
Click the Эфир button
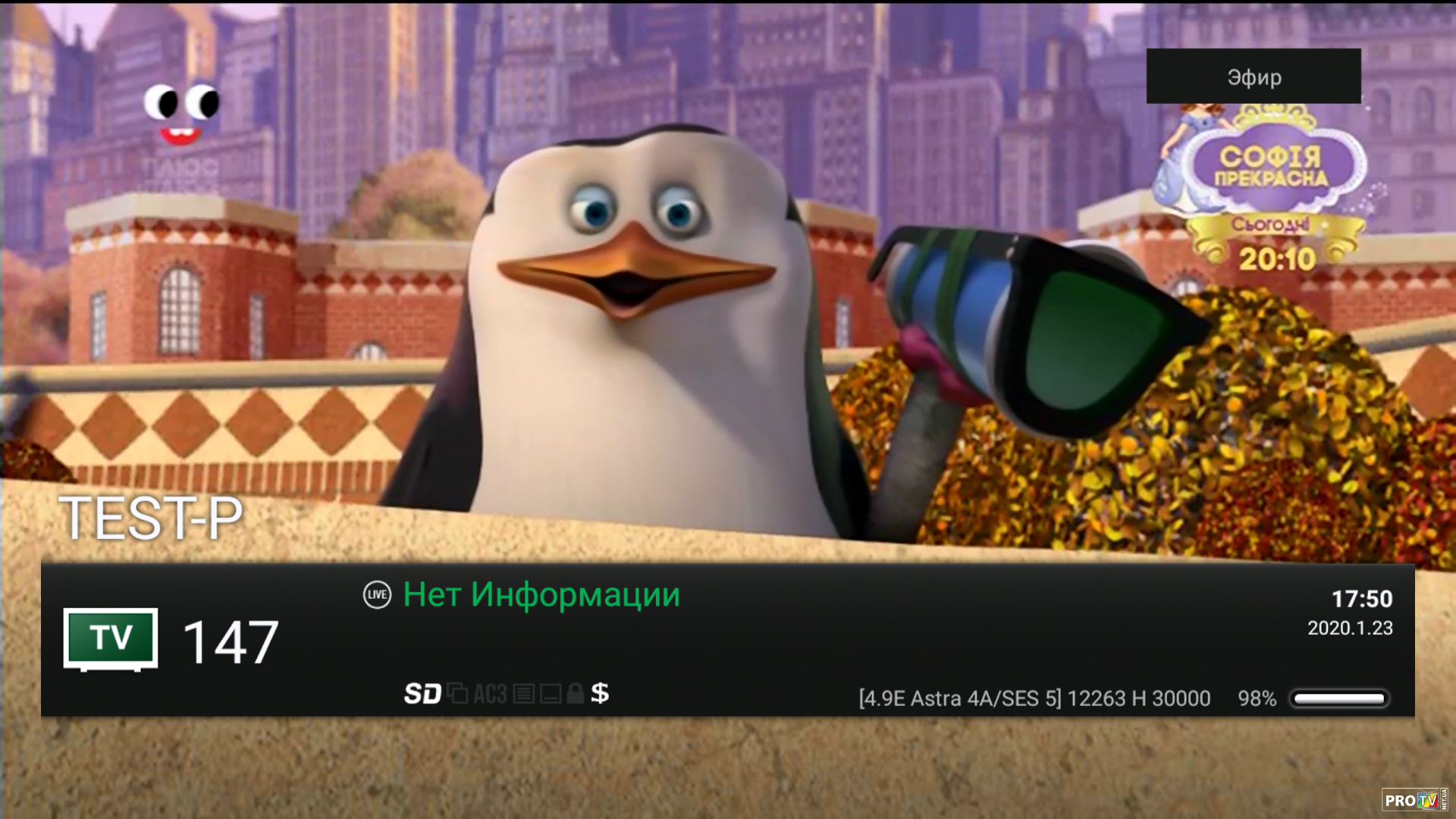point(1254,77)
